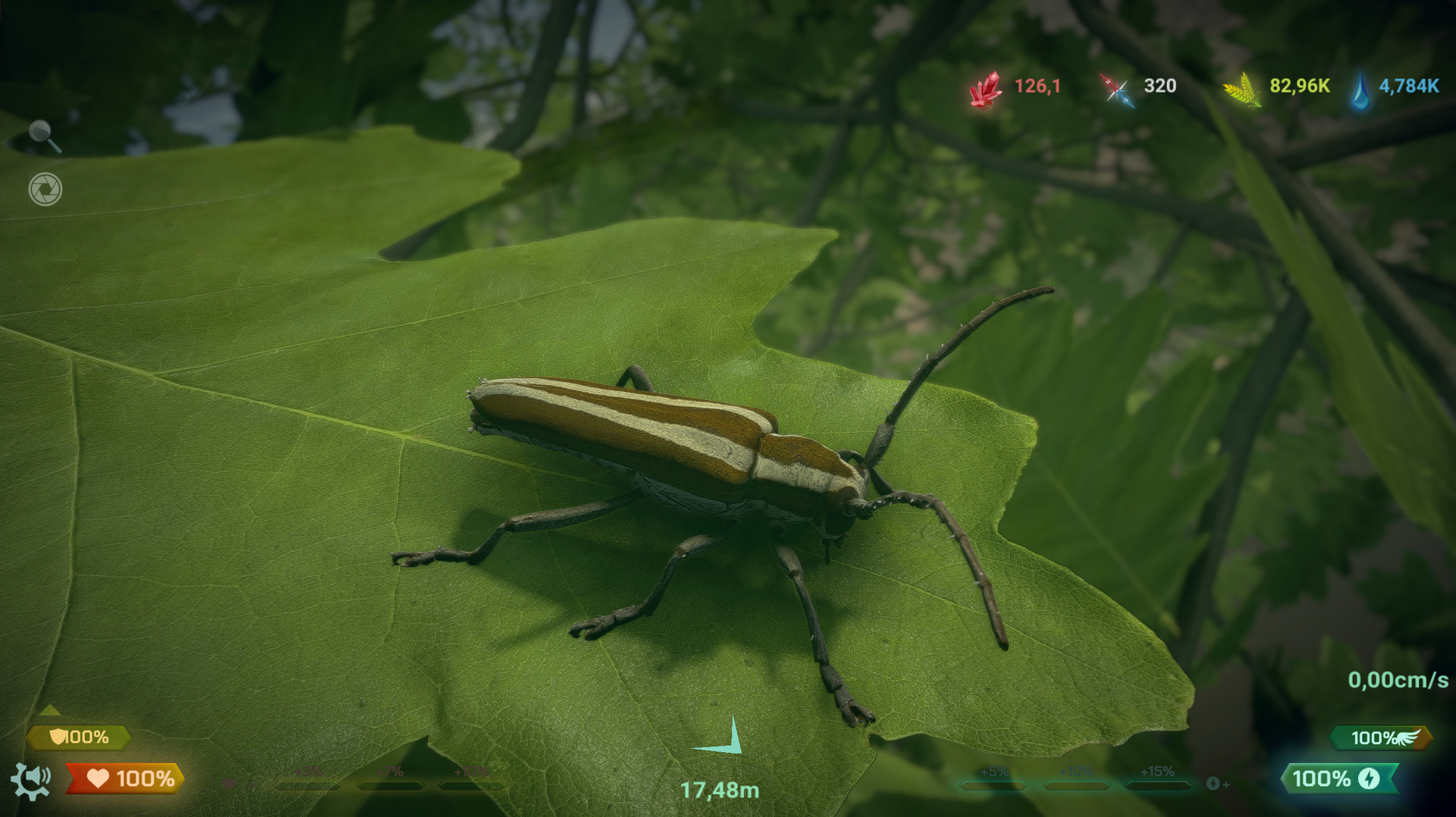Image resolution: width=1456 pixels, height=817 pixels.
Task: Expand the +5% progress segment
Action: coord(995,784)
